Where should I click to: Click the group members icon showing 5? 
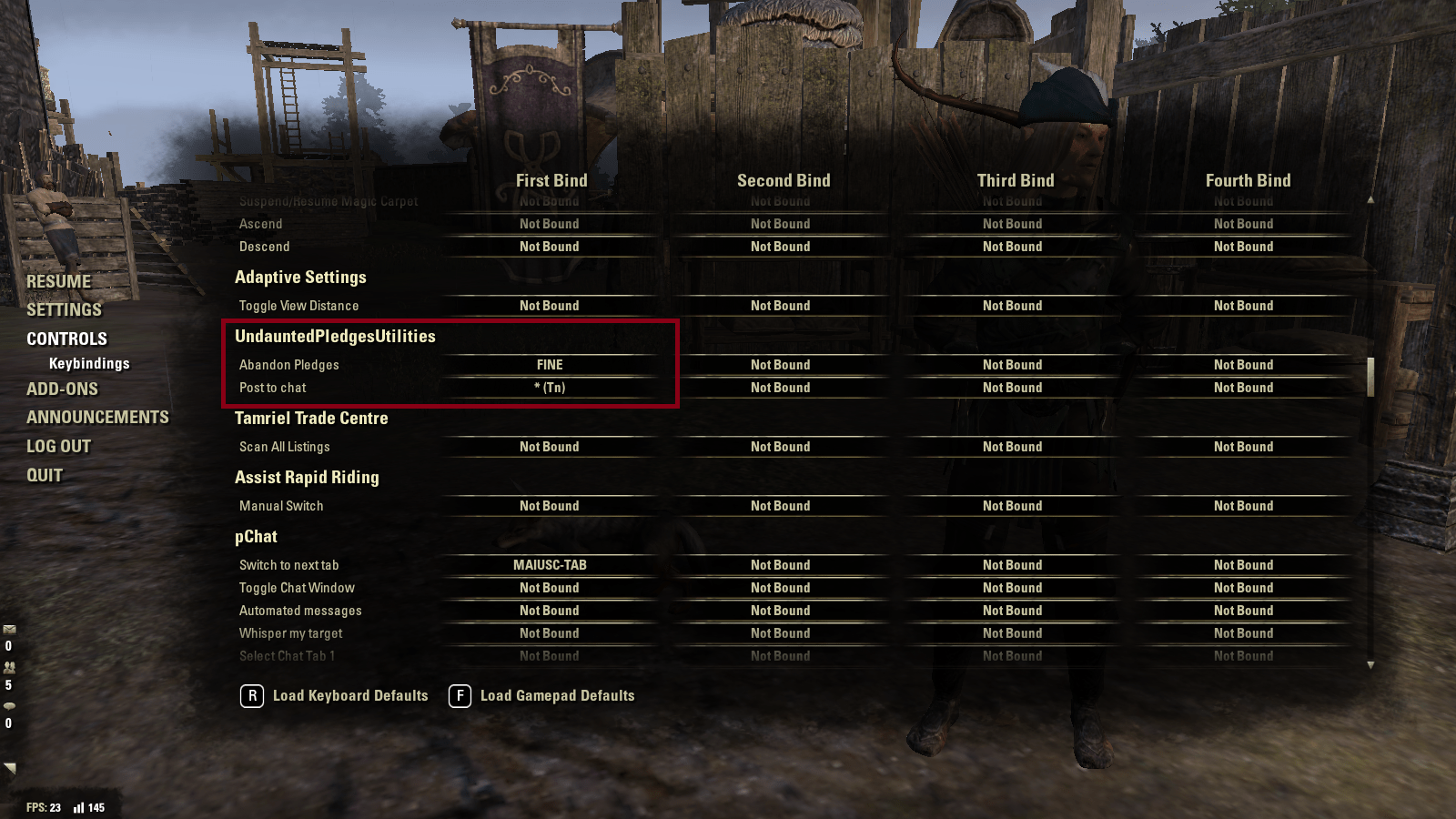coord(9,666)
